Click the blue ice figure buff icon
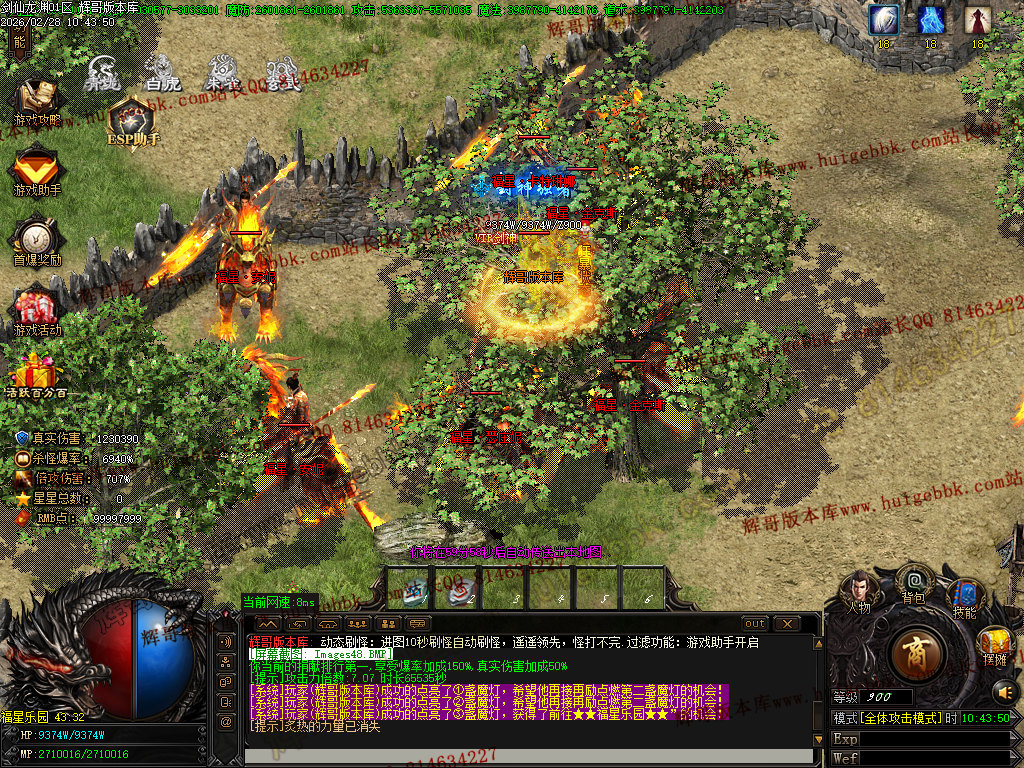Image resolution: width=1024 pixels, height=768 pixels. (x=931, y=20)
